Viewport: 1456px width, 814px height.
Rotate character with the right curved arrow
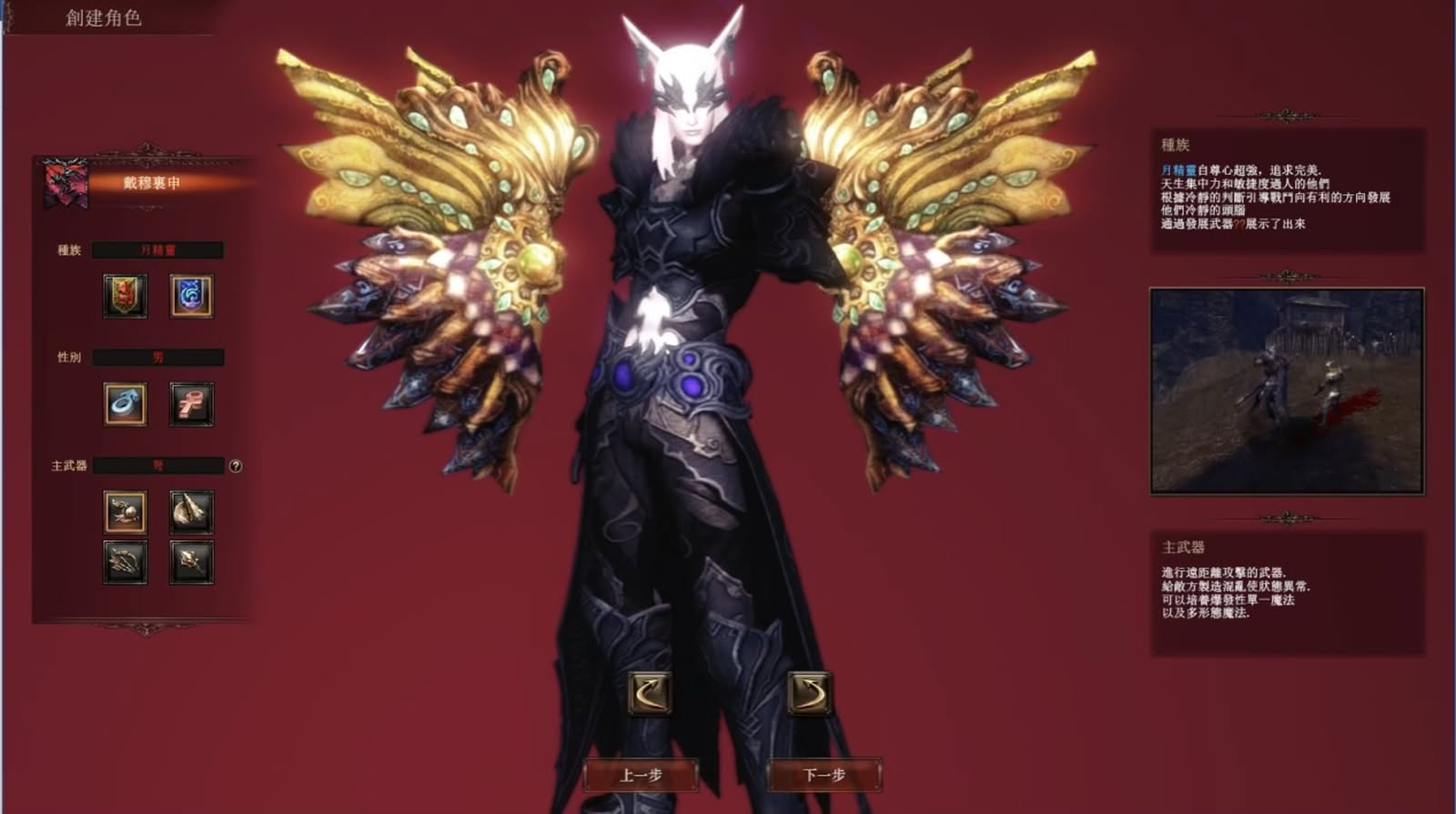(x=809, y=694)
